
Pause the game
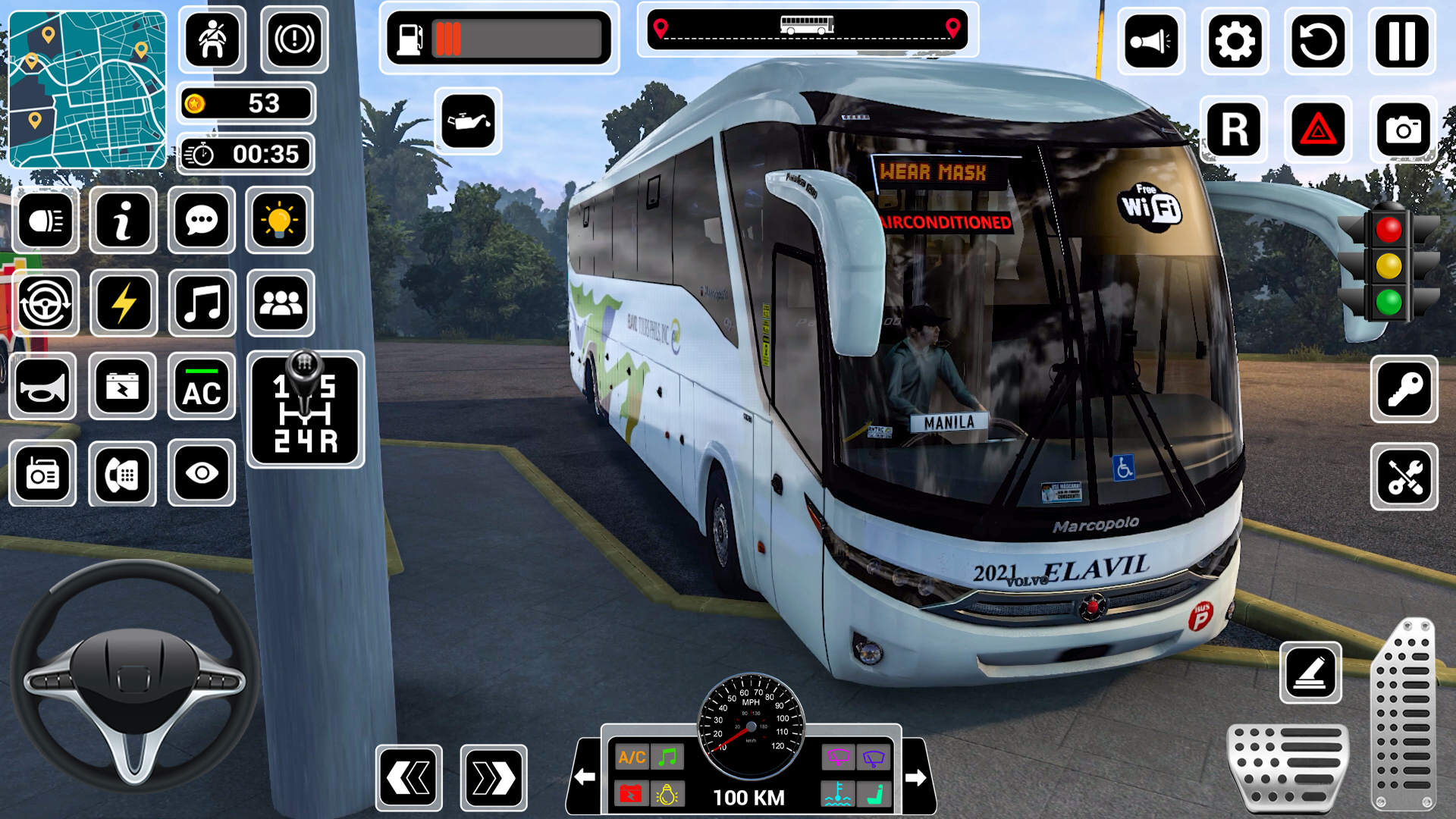tap(1402, 41)
